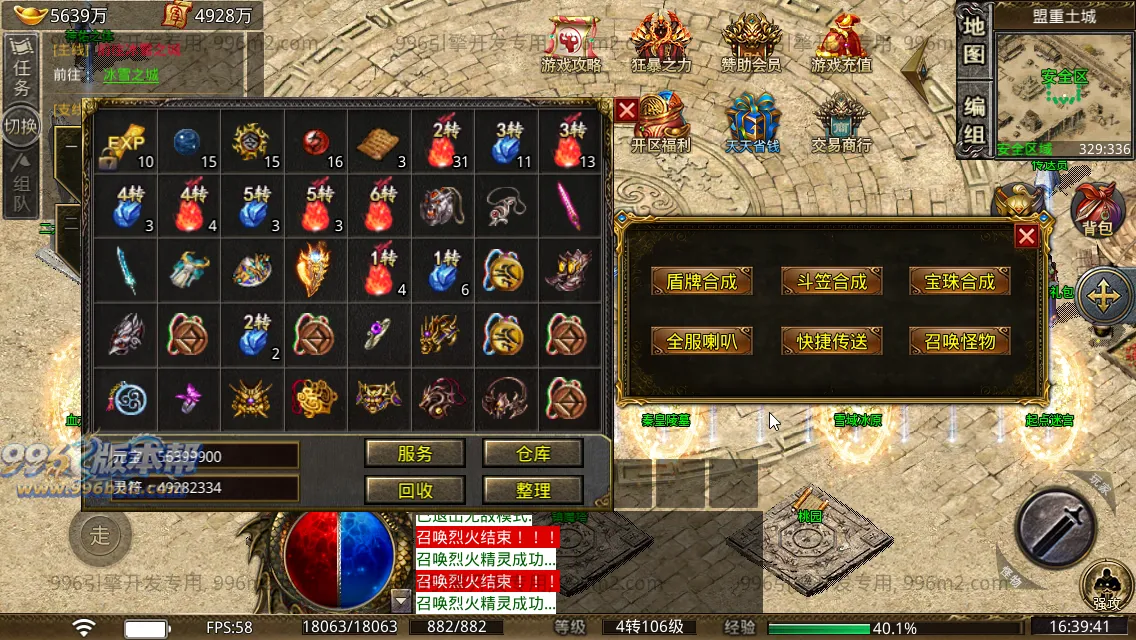Sort bag with 整理 button
This screenshot has width=1136, height=640.
[533, 490]
